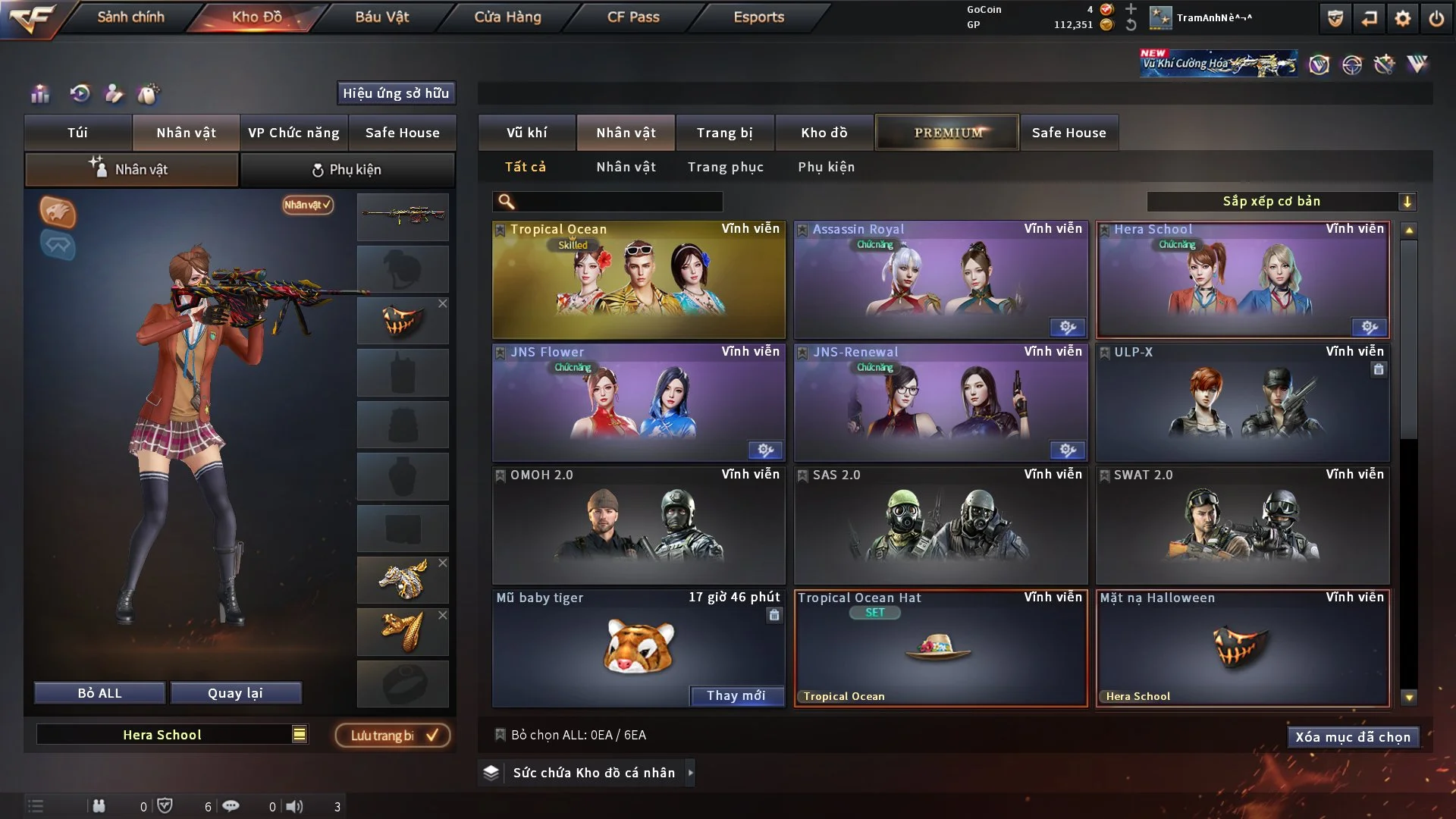Select the Trang phục filter

coord(725,167)
